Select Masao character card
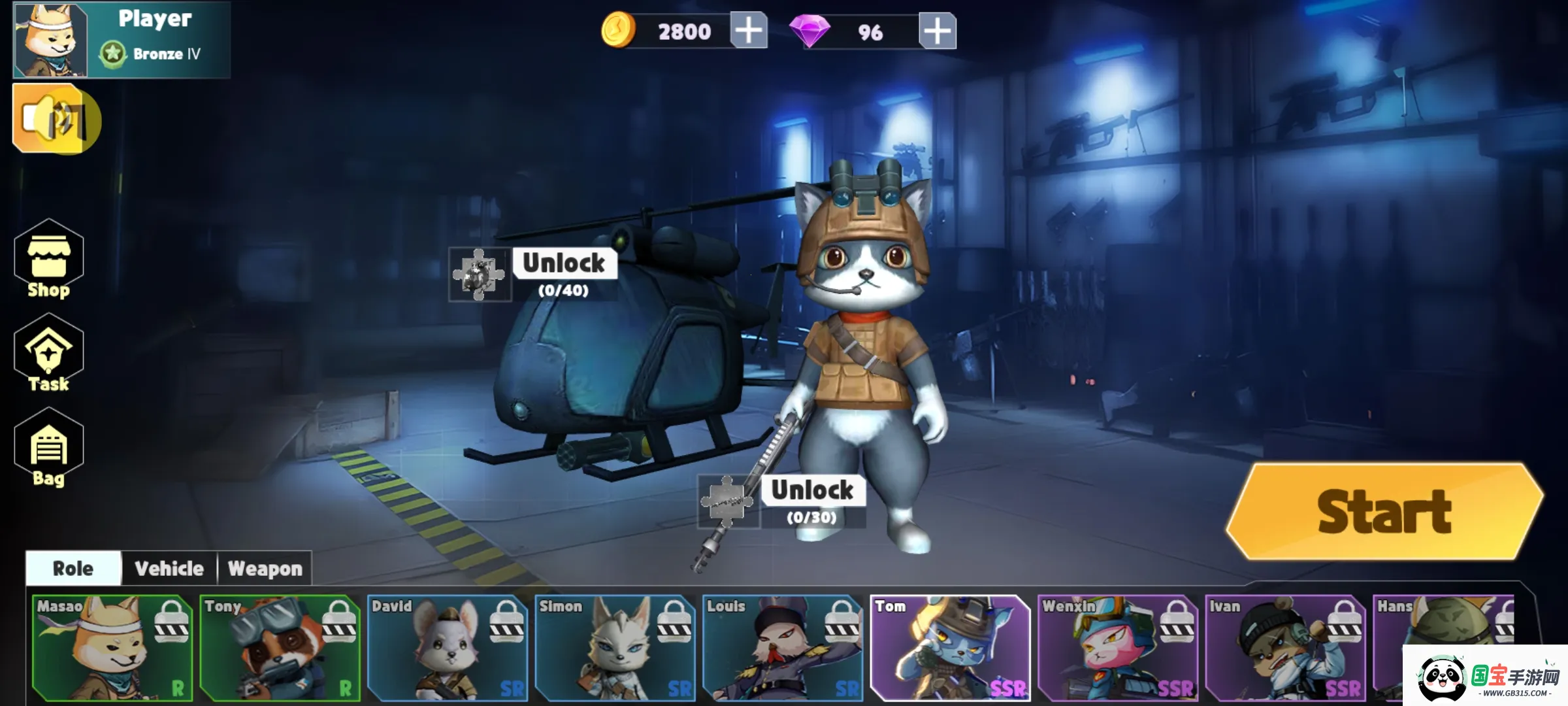The image size is (1568, 706). pos(112,647)
